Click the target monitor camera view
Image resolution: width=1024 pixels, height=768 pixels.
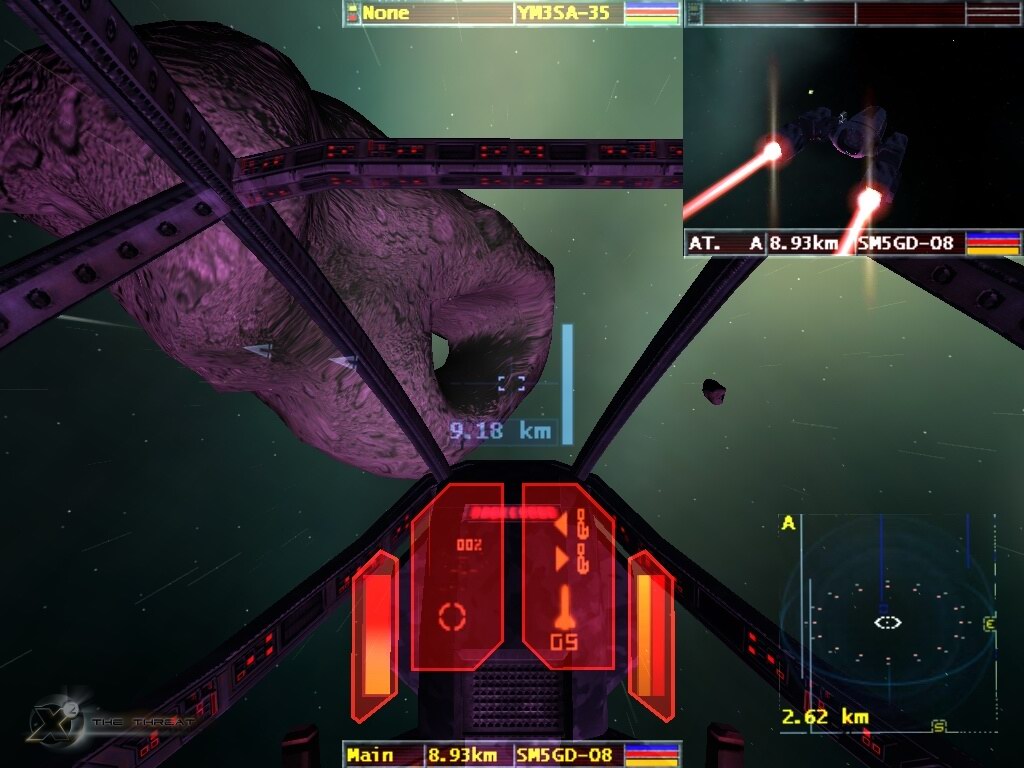point(852,128)
